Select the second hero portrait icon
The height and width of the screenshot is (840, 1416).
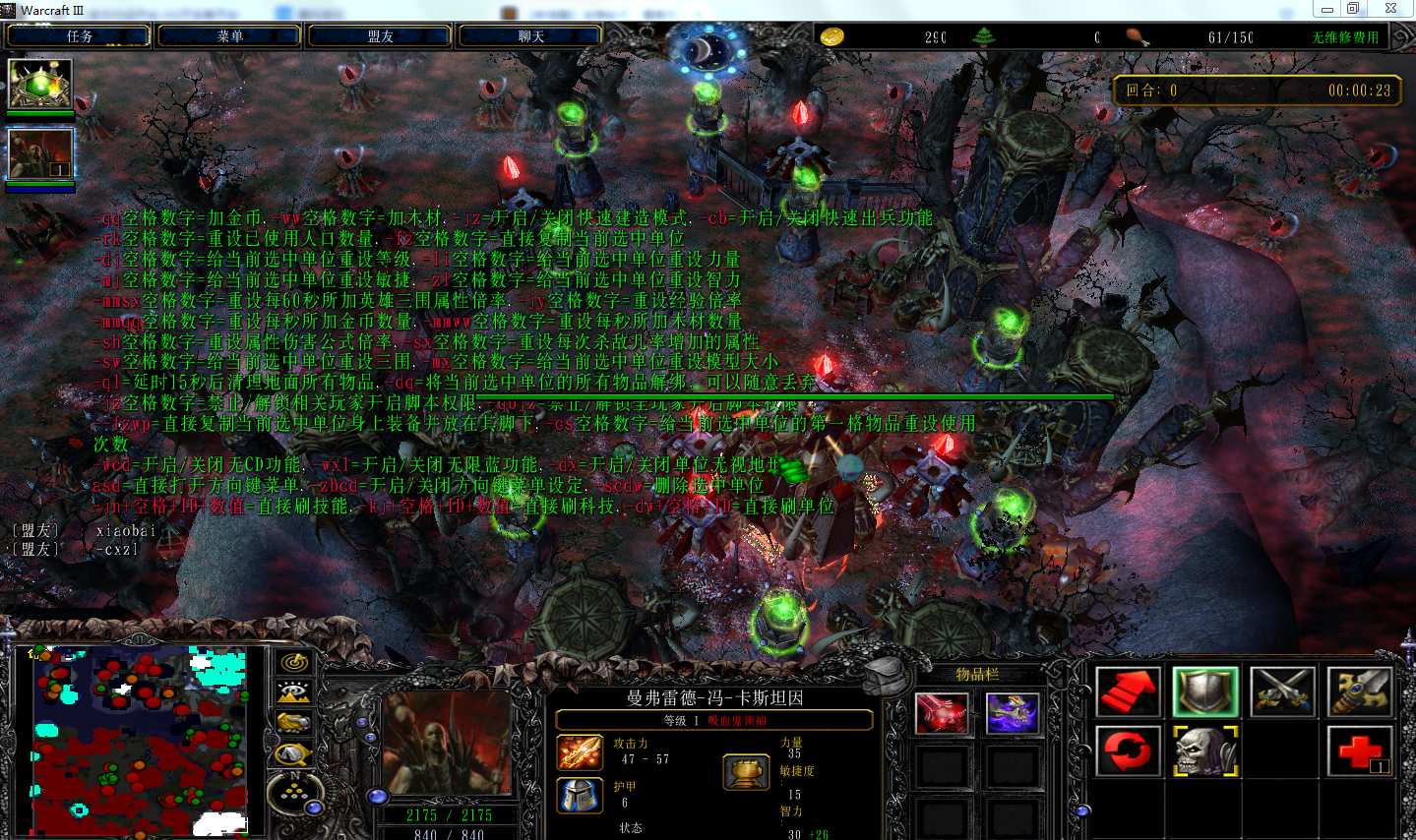[x=40, y=154]
